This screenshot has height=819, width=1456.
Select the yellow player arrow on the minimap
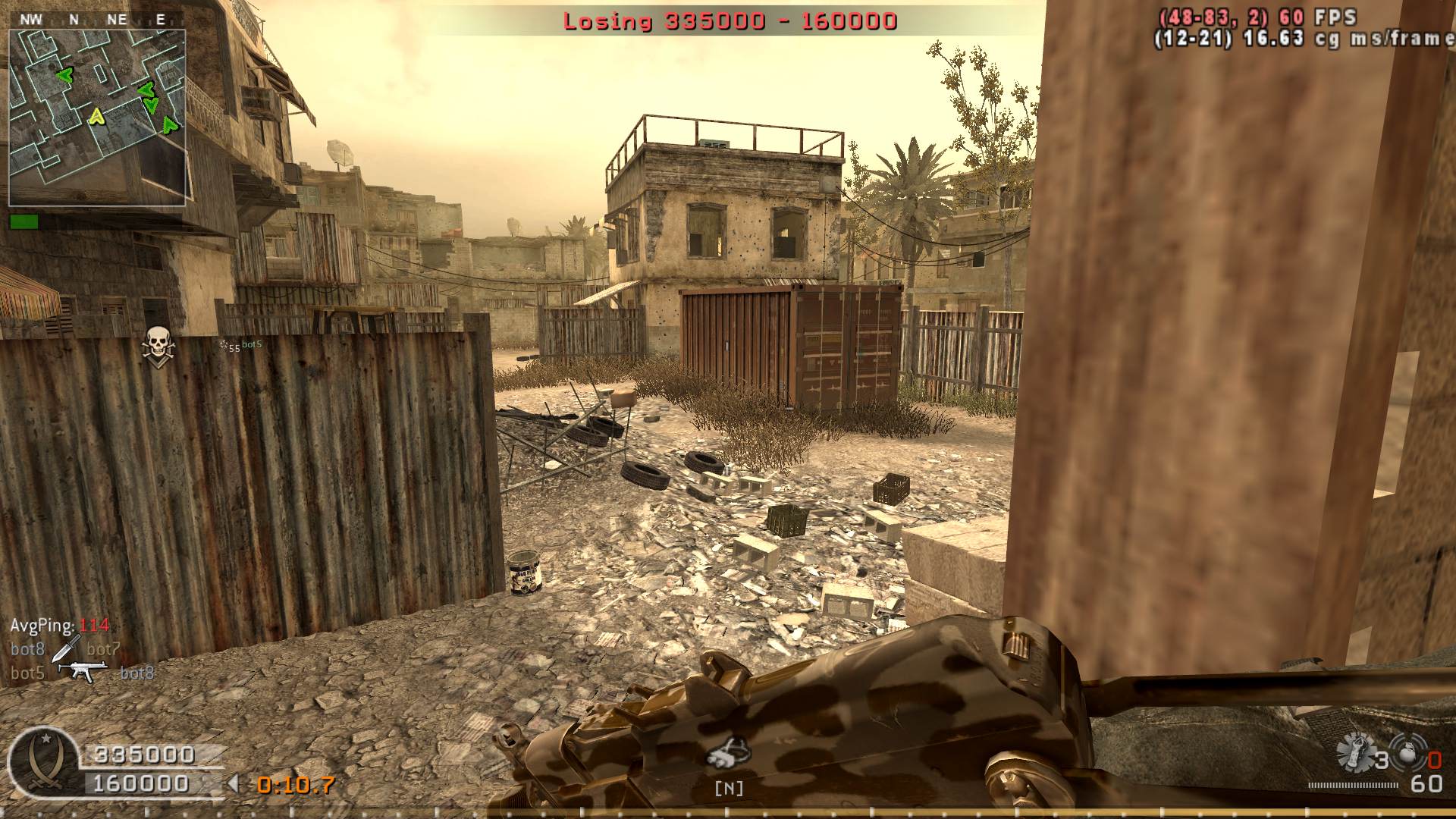[x=96, y=116]
